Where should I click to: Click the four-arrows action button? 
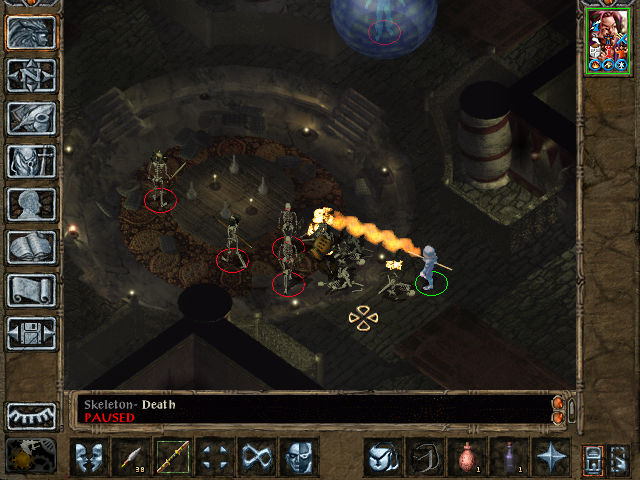point(215,457)
